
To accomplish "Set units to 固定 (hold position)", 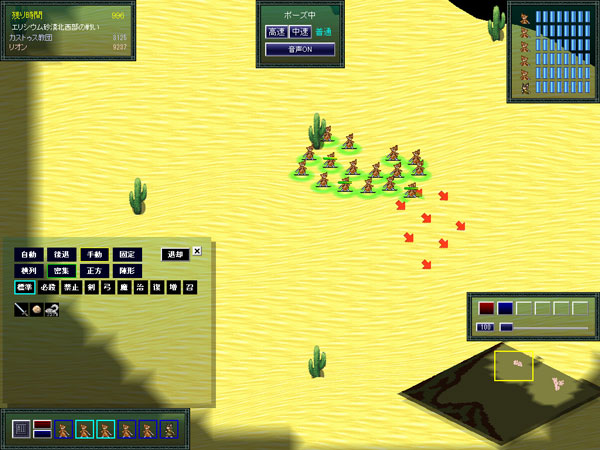I will (127, 254).
